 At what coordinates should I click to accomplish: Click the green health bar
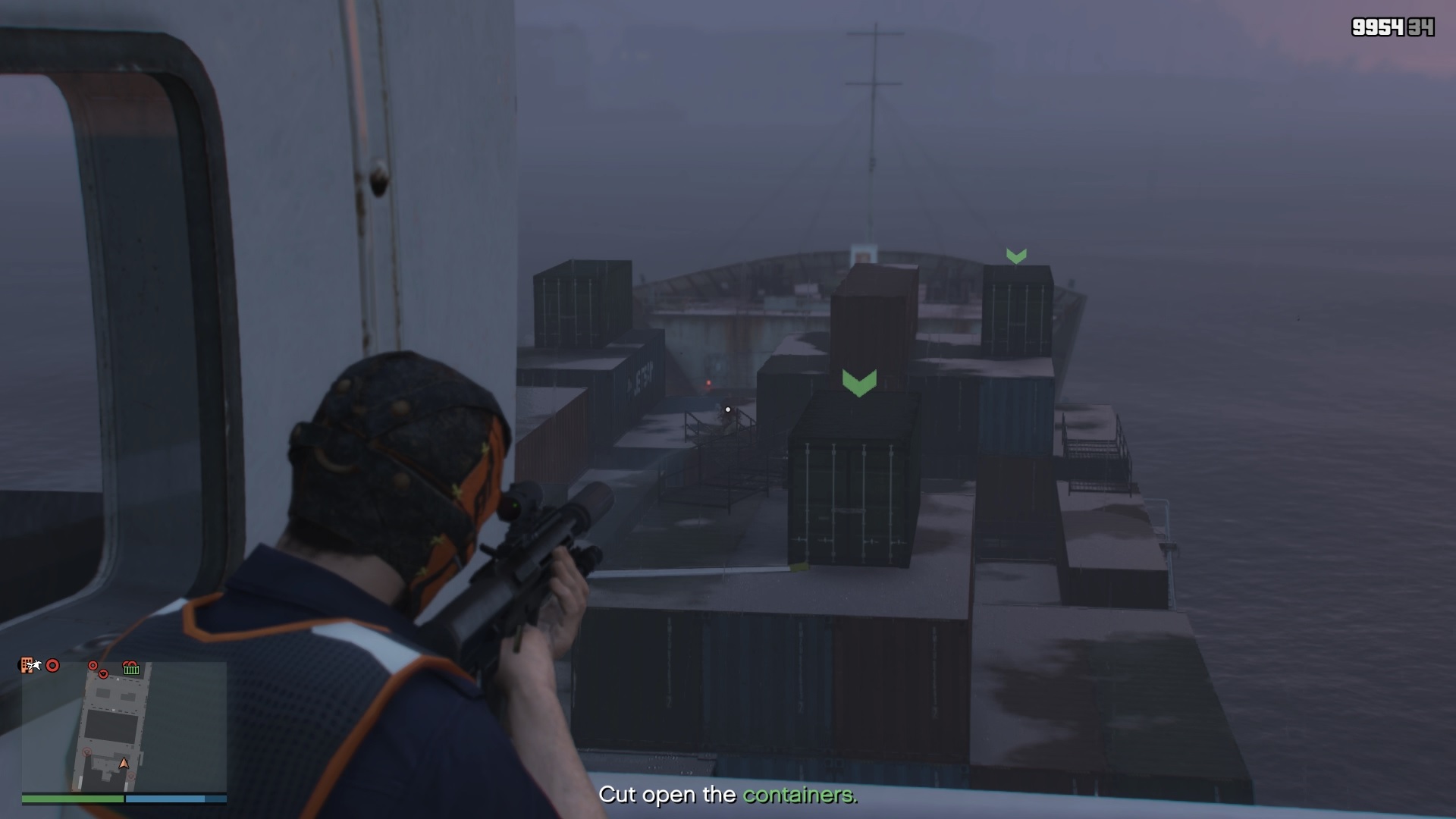click(73, 798)
